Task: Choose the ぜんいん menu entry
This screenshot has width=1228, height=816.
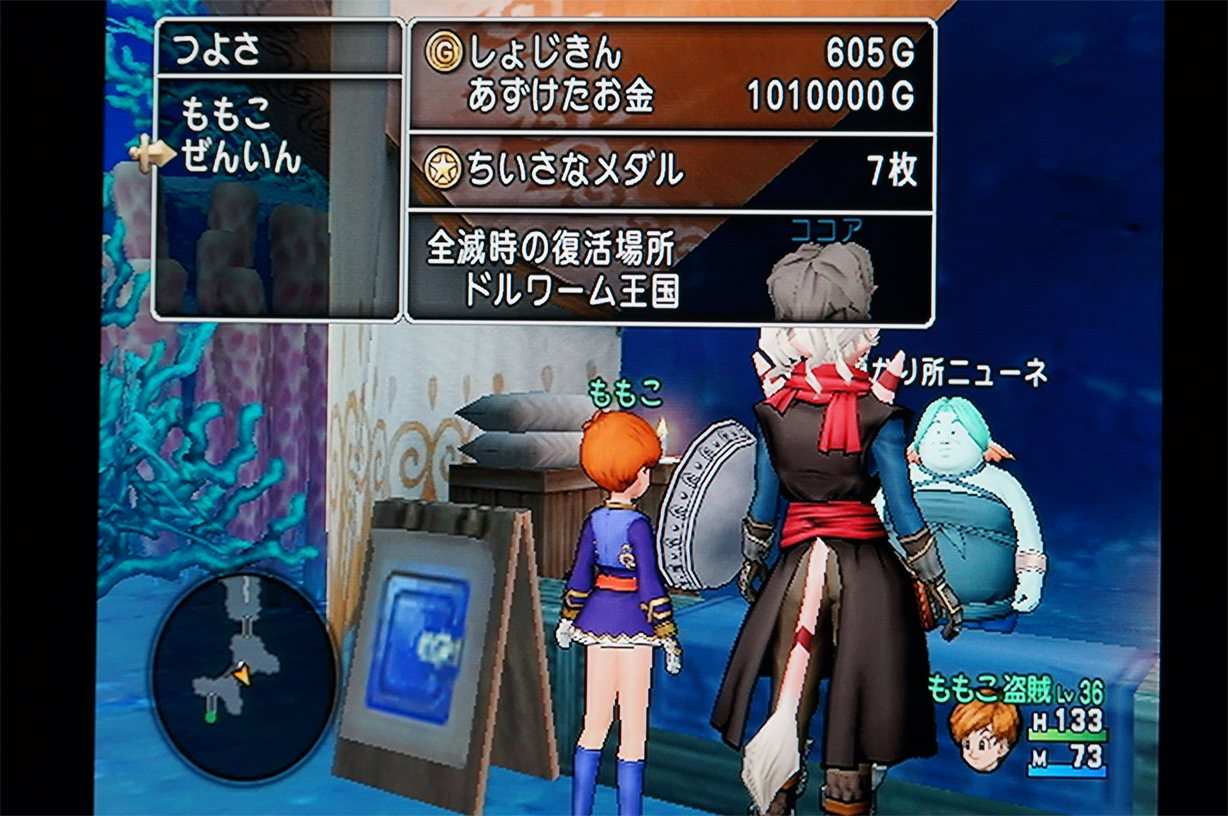Action: [x=241, y=157]
